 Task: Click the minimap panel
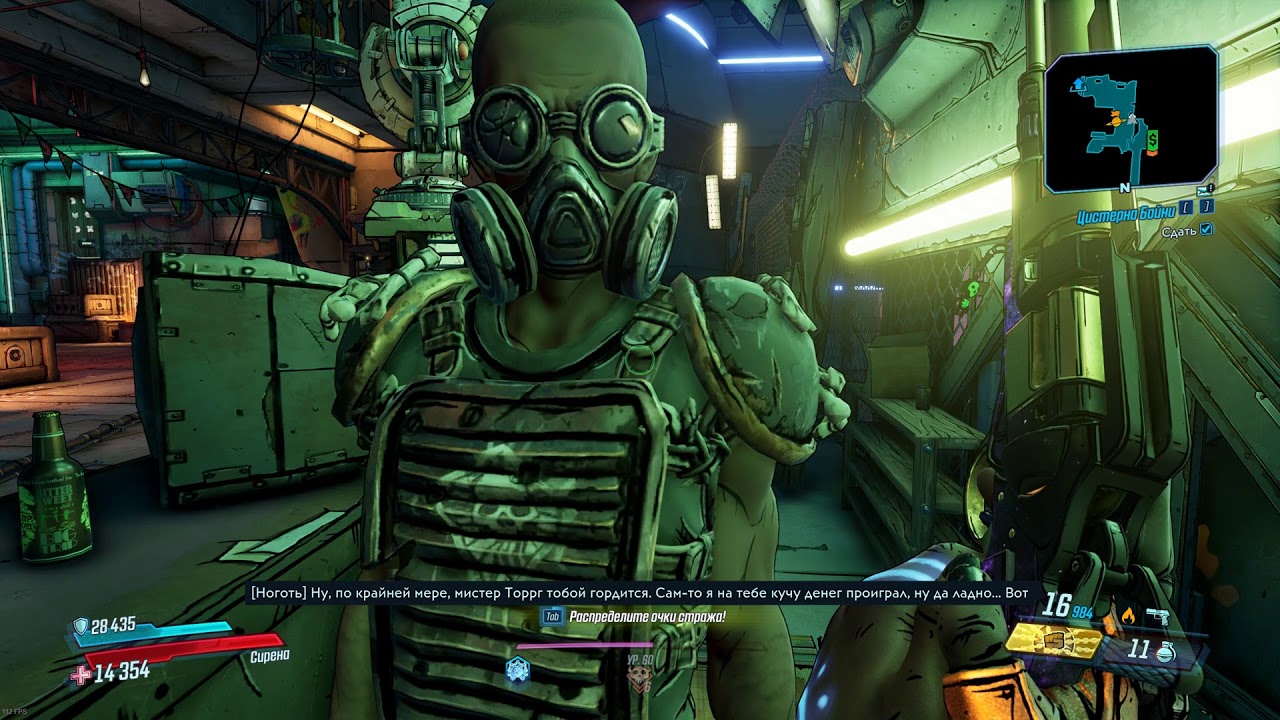point(1131,119)
